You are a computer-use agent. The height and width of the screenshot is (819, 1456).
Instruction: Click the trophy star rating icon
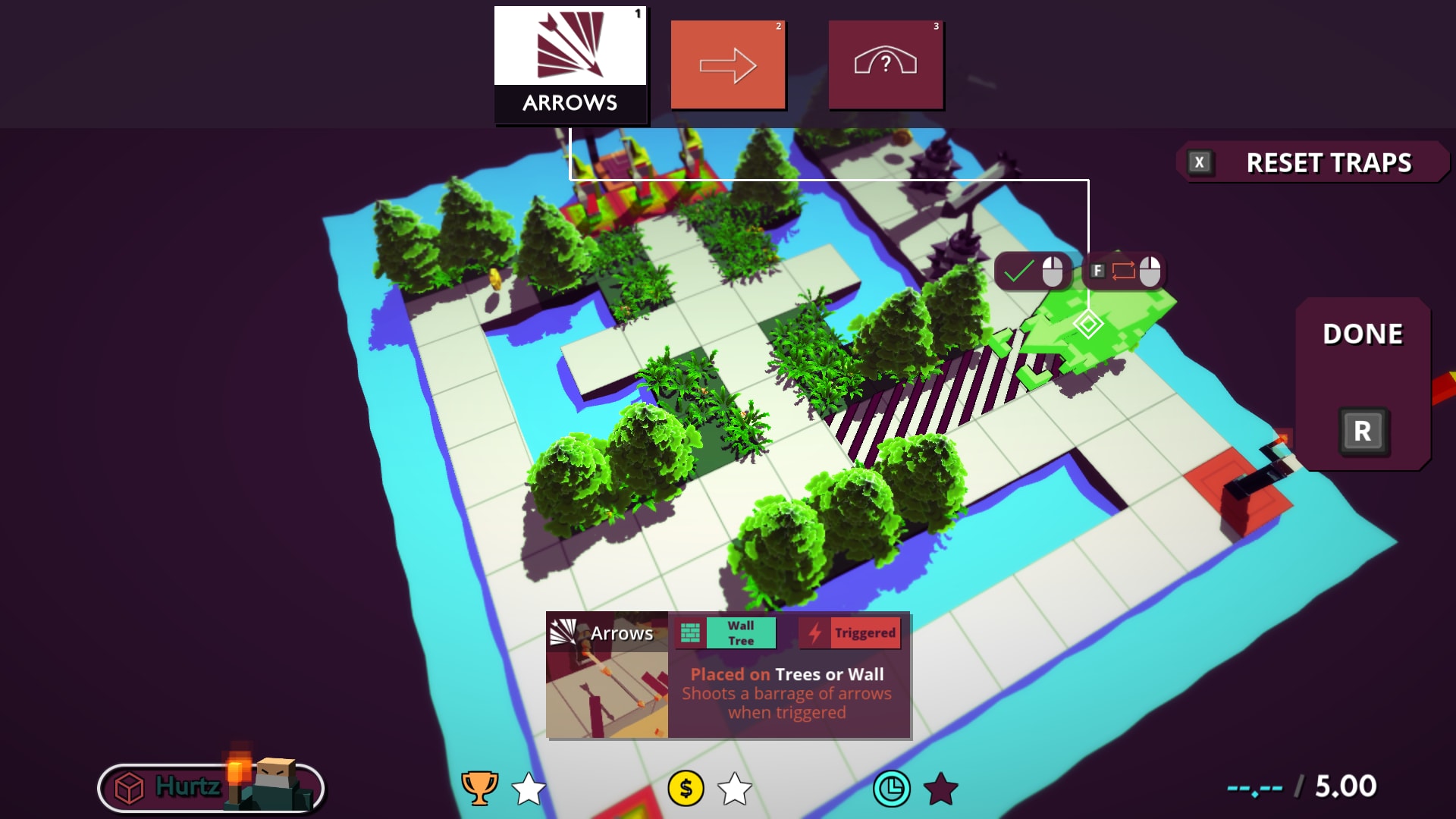[476, 790]
